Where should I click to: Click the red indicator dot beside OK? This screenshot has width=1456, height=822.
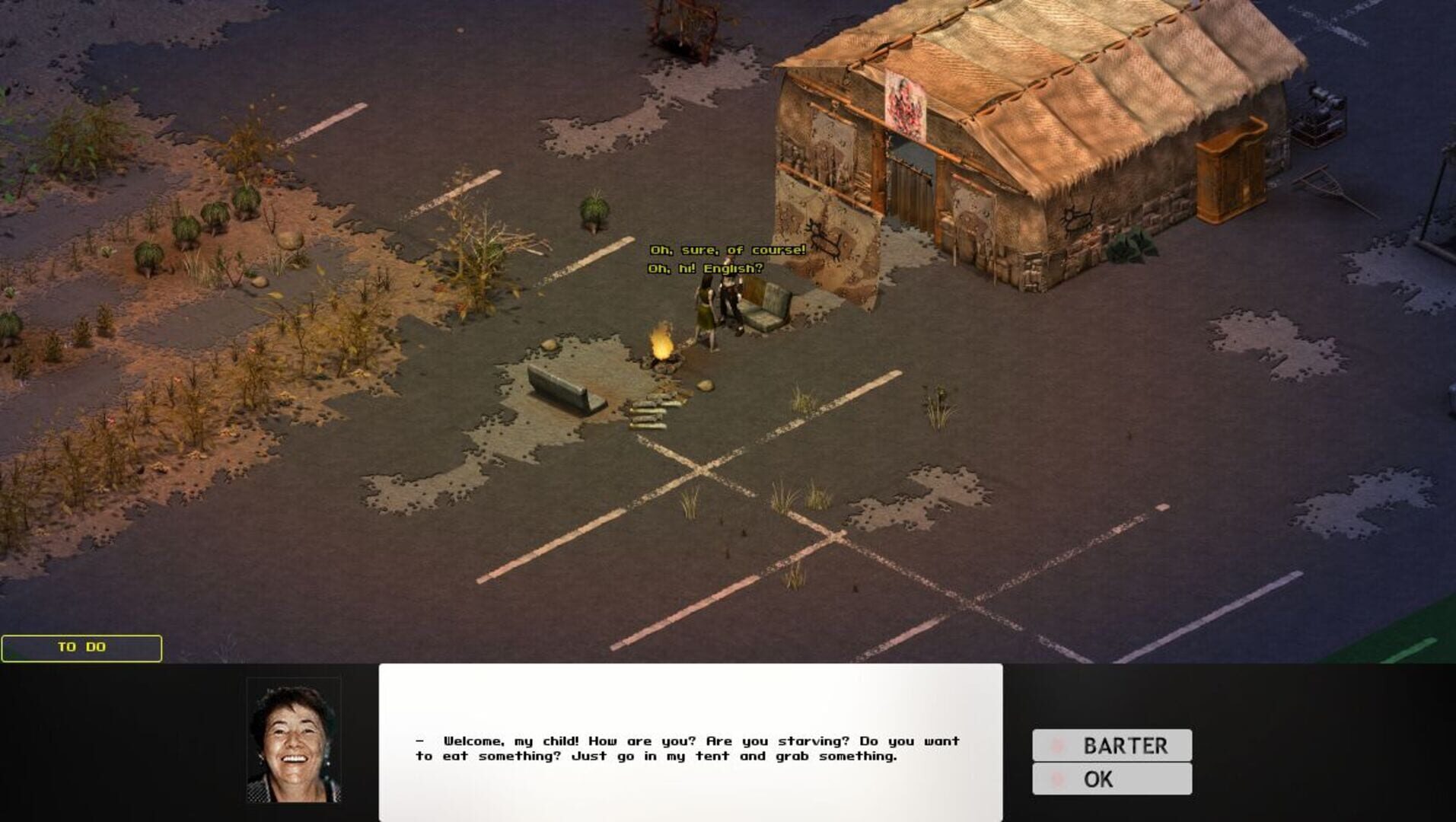[x=1057, y=778]
